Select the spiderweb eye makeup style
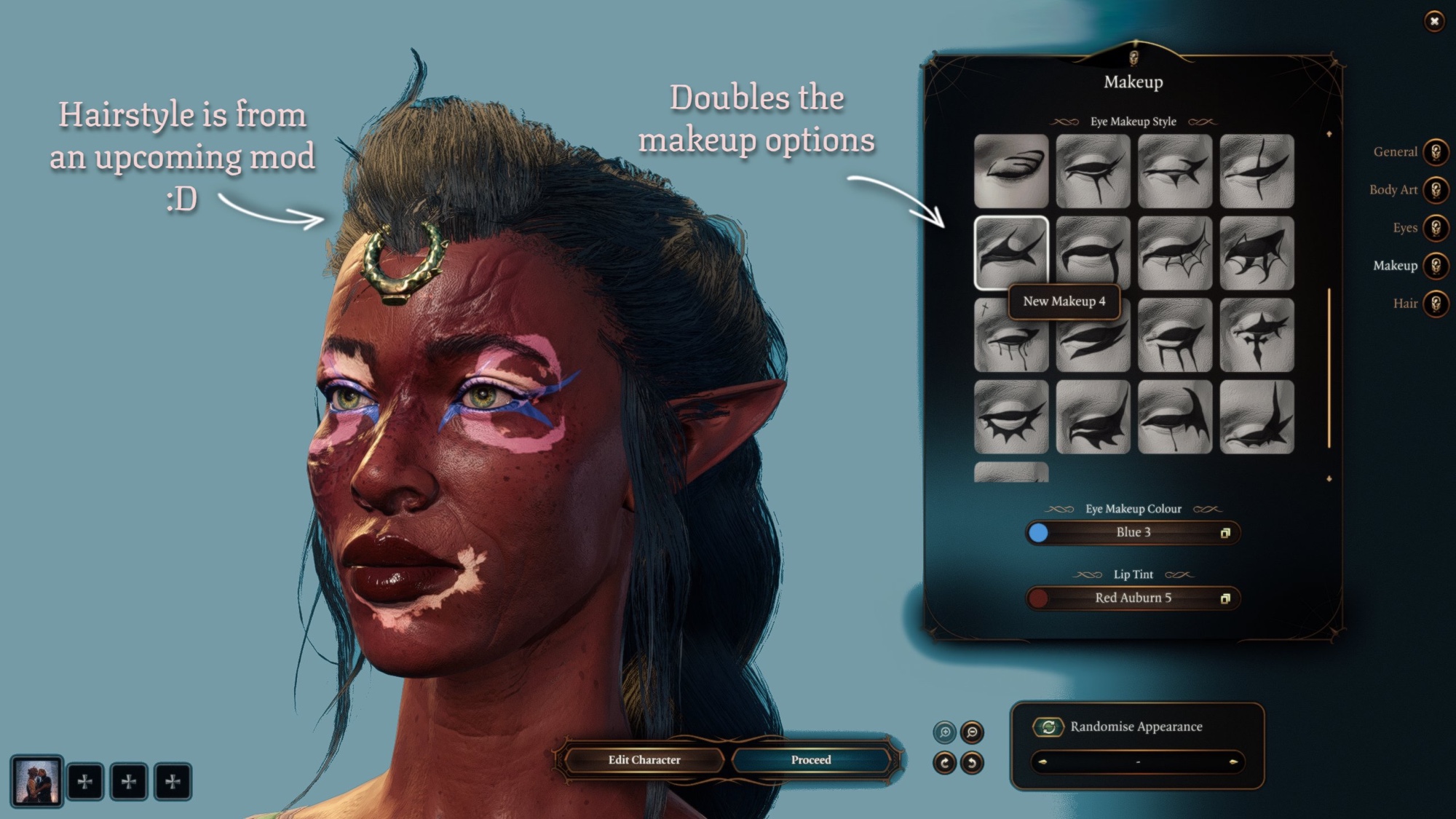 pyautogui.click(x=1175, y=253)
